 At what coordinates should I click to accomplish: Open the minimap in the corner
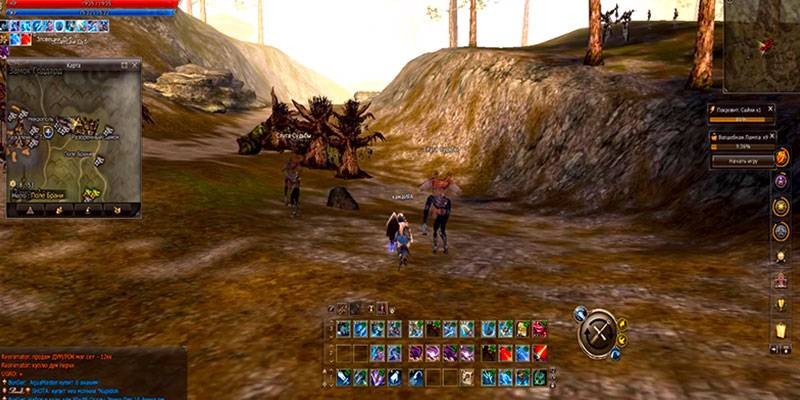coord(761,40)
